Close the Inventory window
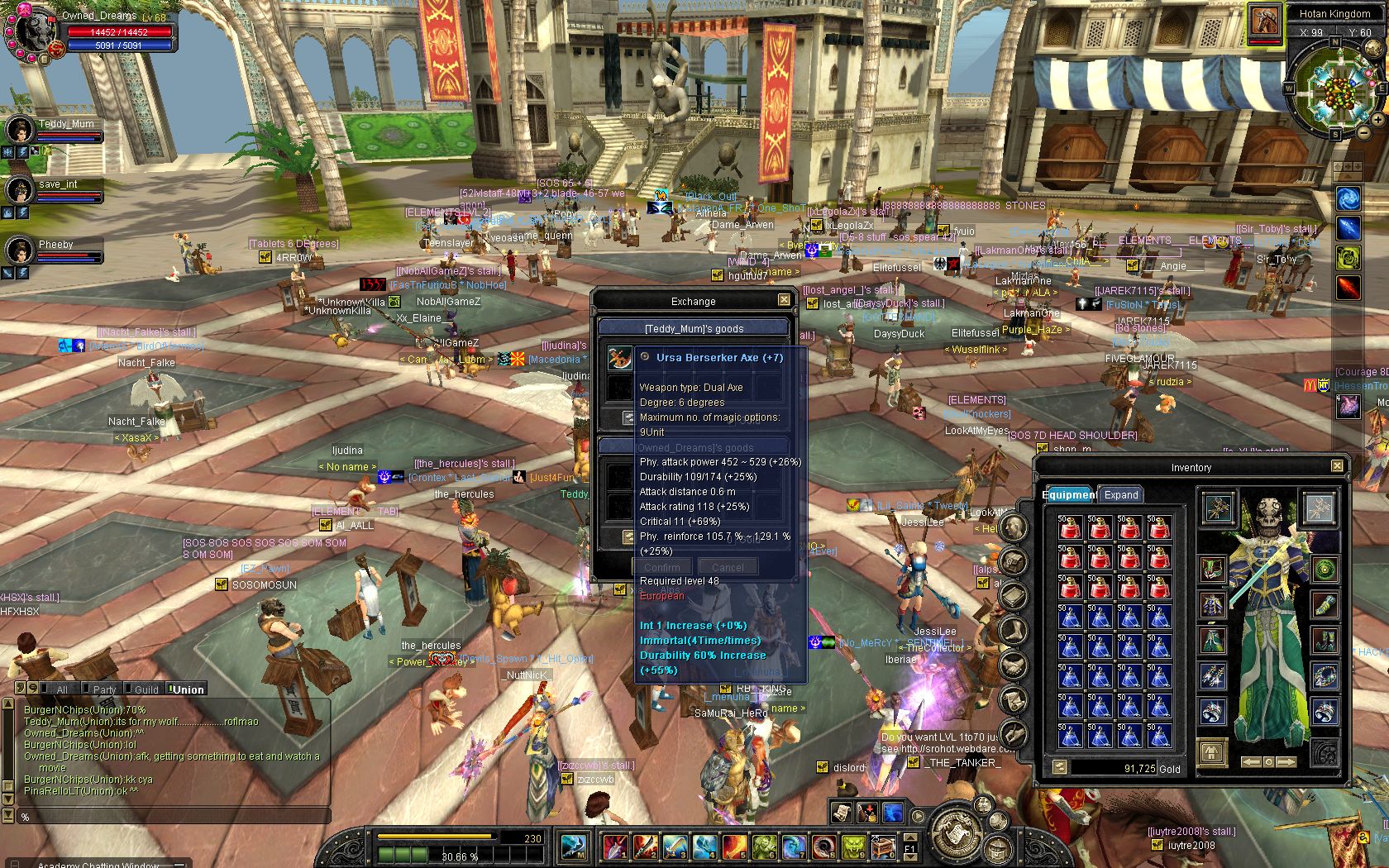The width and height of the screenshot is (1389, 868). coord(1337,466)
